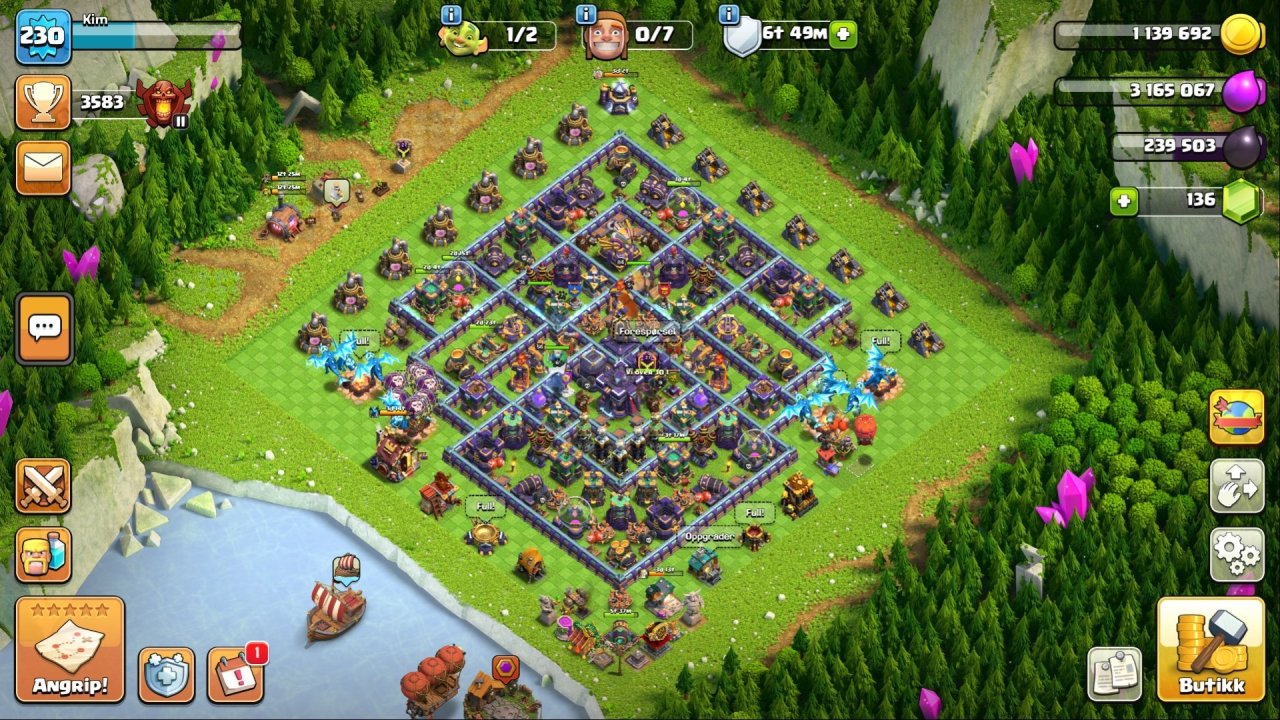
Task: Expand the chat speech bubble
Action: click(x=44, y=328)
